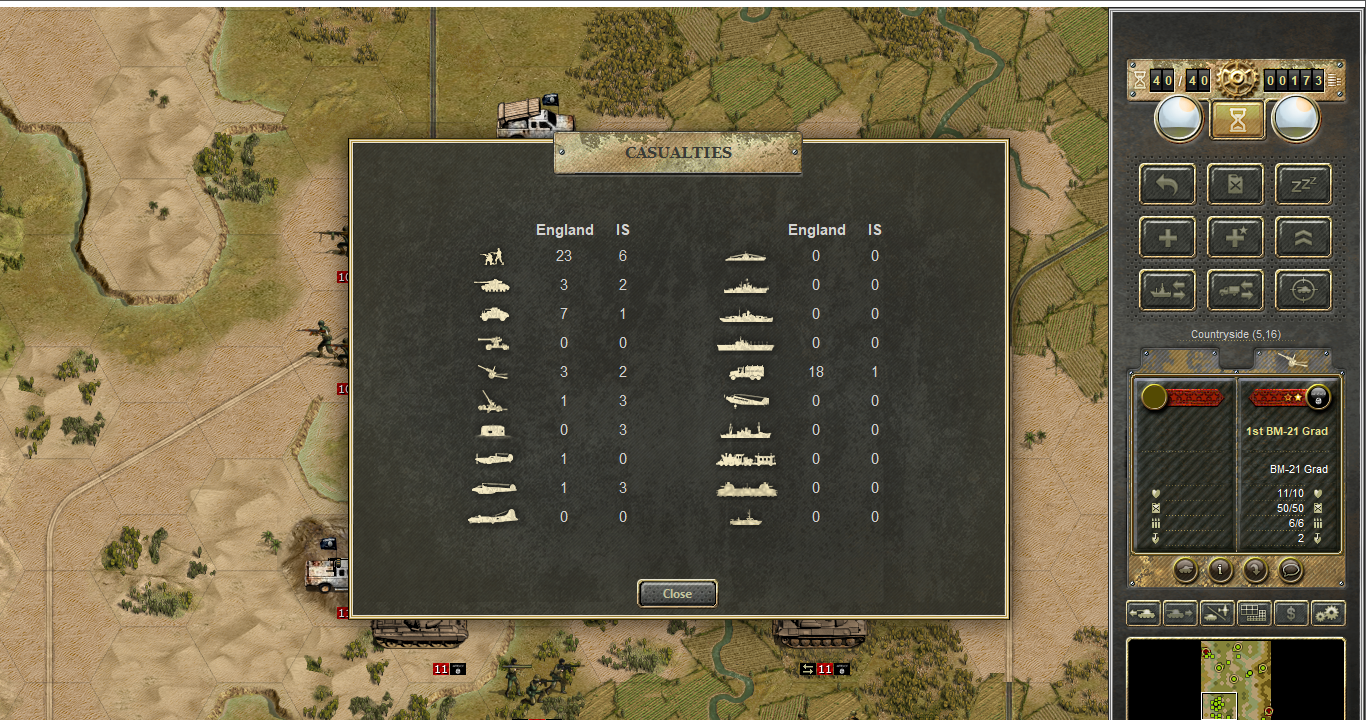Put the unit to sleep with Zzz button
This screenshot has width=1366, height=720.
pos(1303,184)
